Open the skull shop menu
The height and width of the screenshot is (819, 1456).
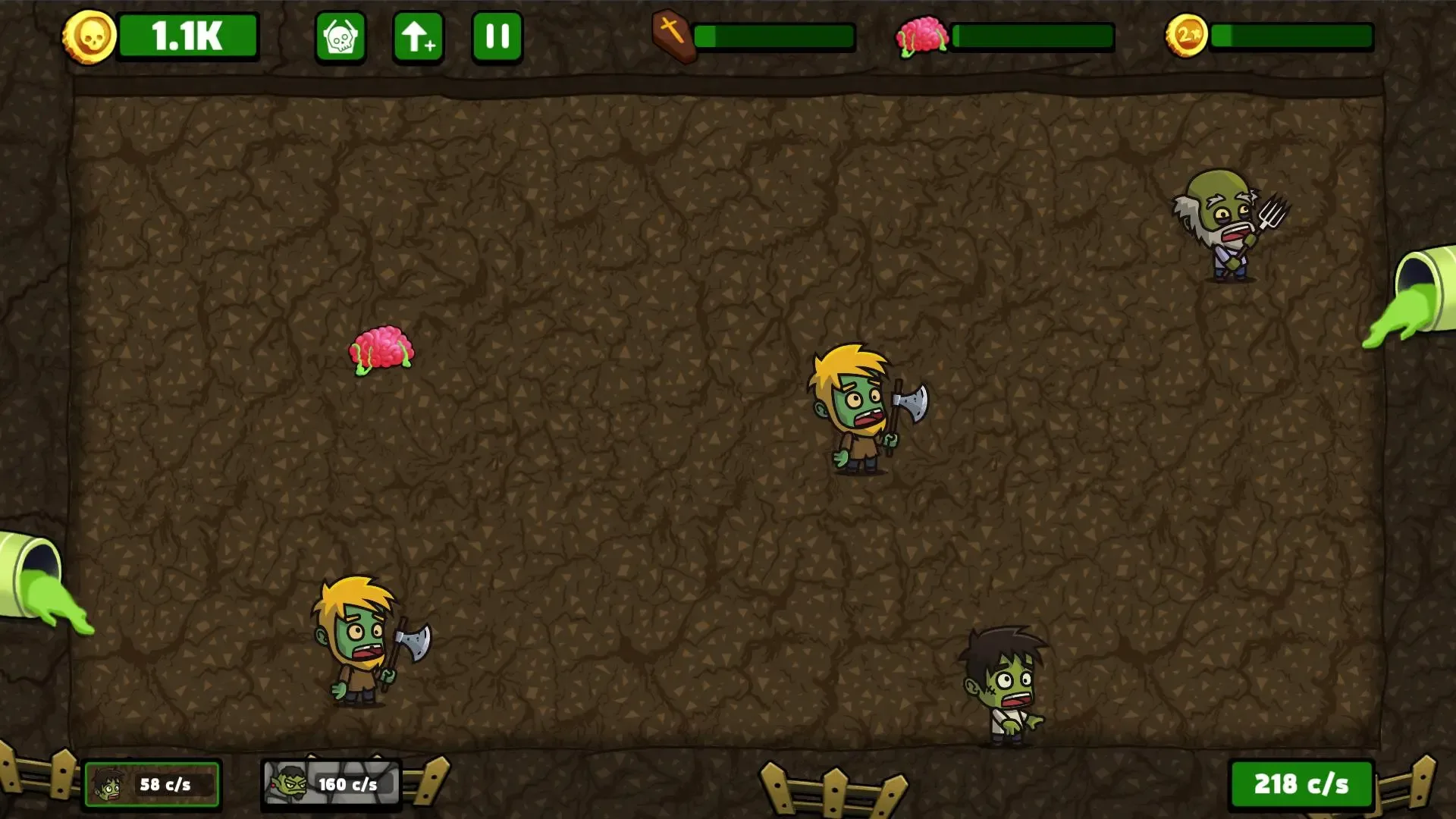click(x=340, y=36)
